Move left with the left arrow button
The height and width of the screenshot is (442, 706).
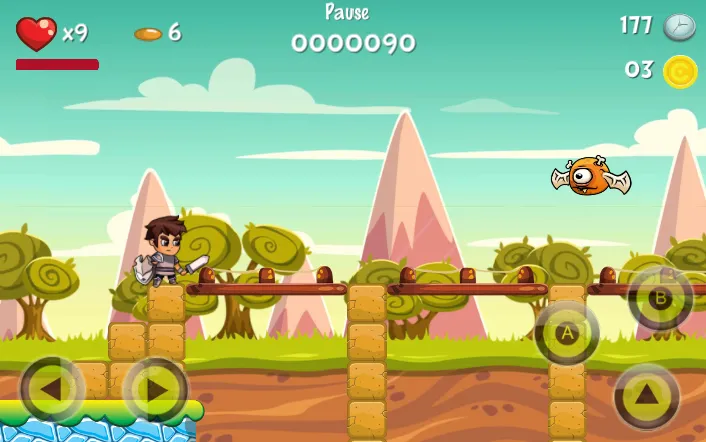(x=52, y=389)
